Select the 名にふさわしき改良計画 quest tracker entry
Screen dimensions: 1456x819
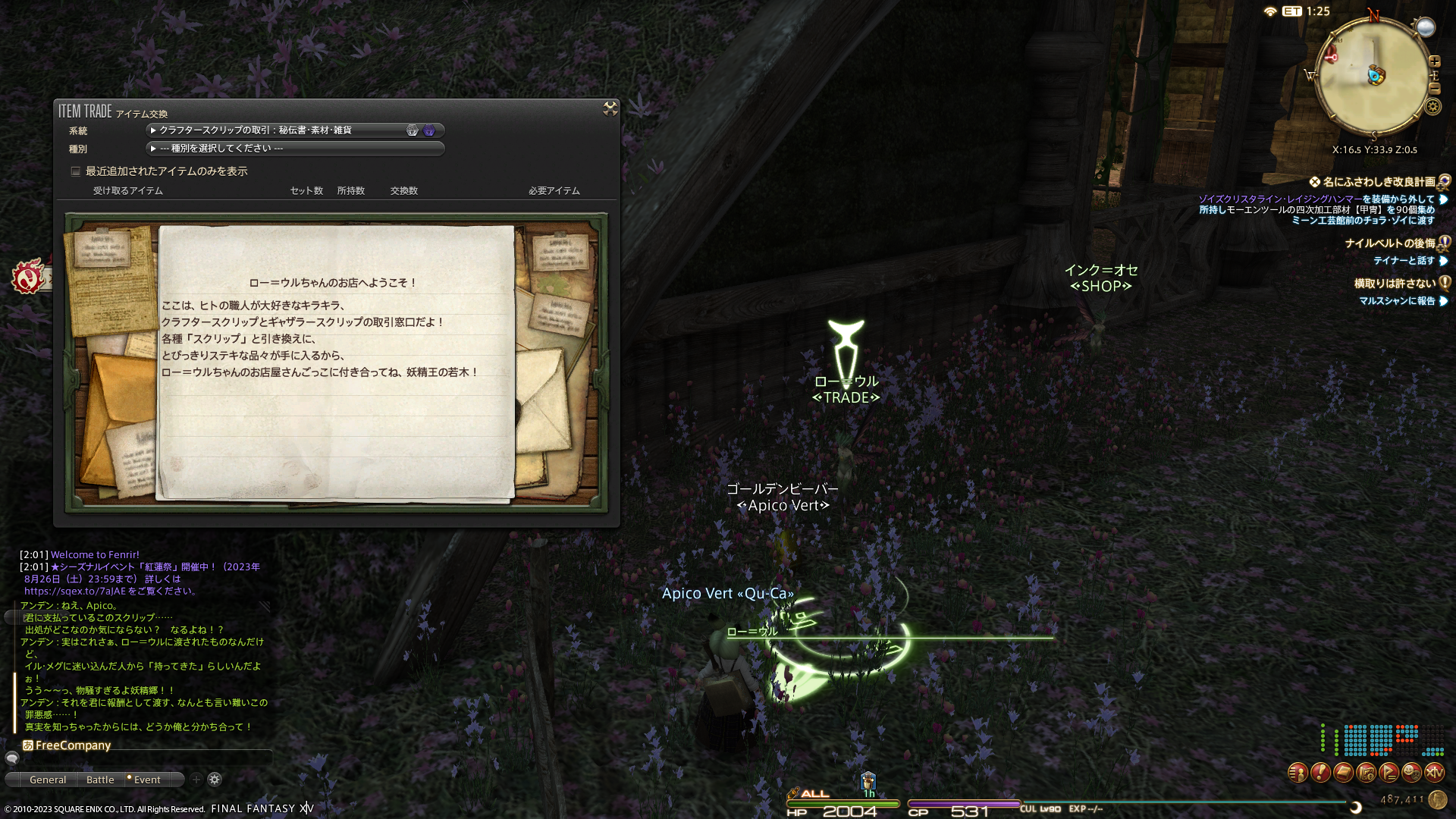click(1379, 182)
